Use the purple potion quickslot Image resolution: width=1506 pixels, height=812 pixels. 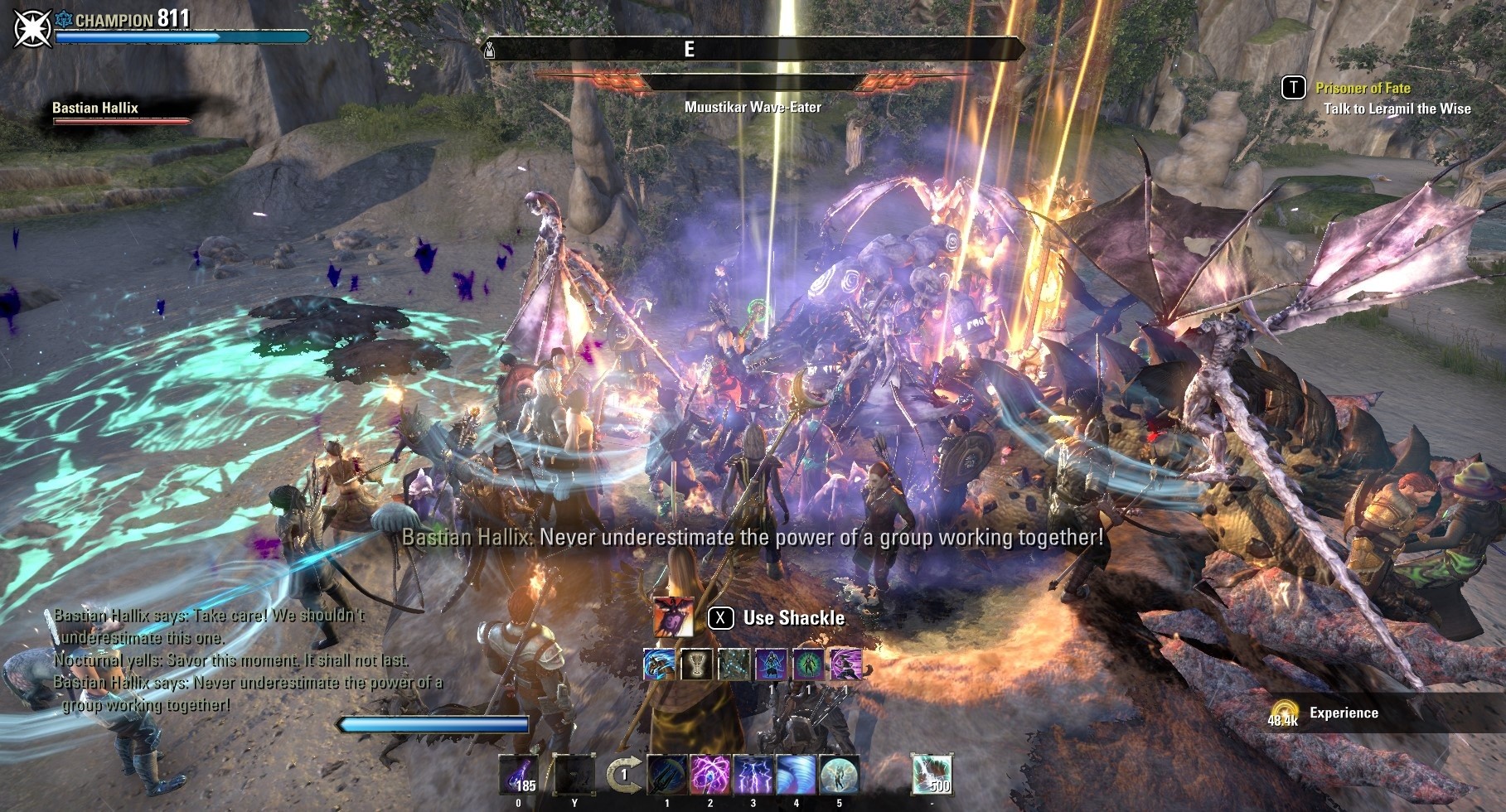pyautogui.click(x=518, y=775)
